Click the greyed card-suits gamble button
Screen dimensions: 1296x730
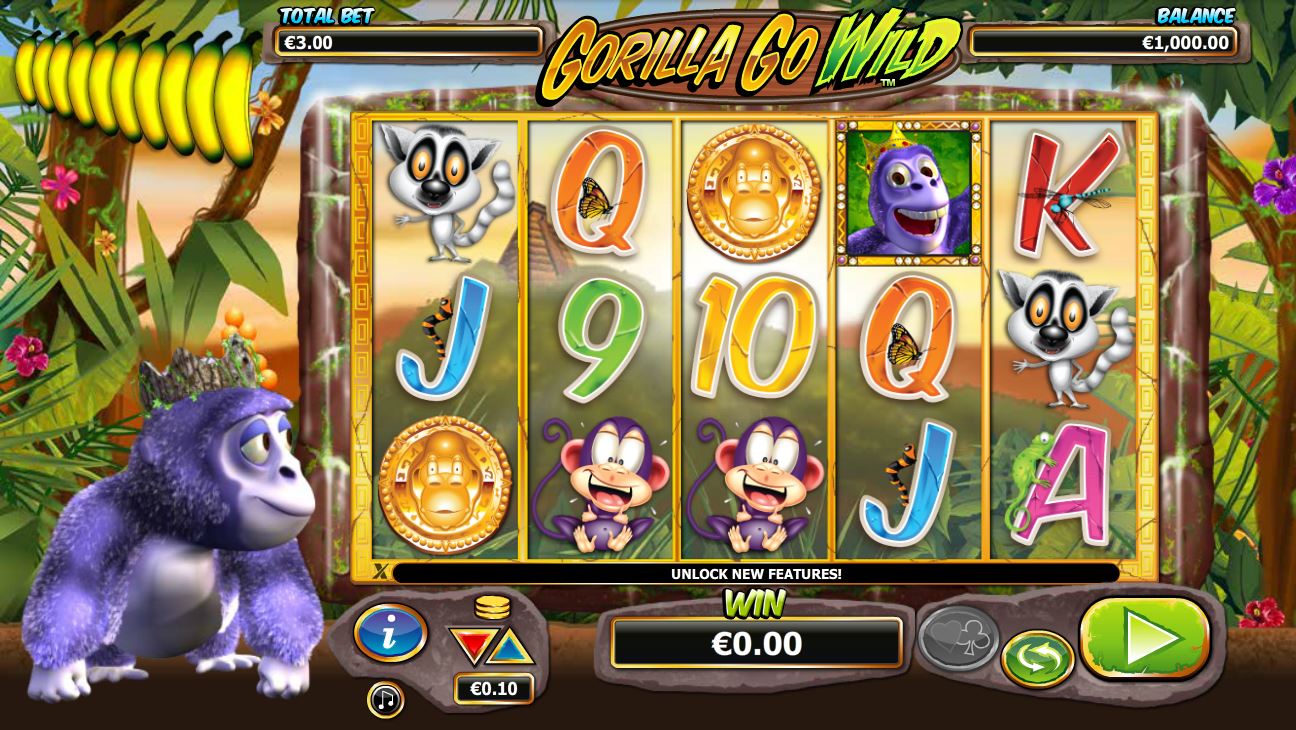click(957, 638)
